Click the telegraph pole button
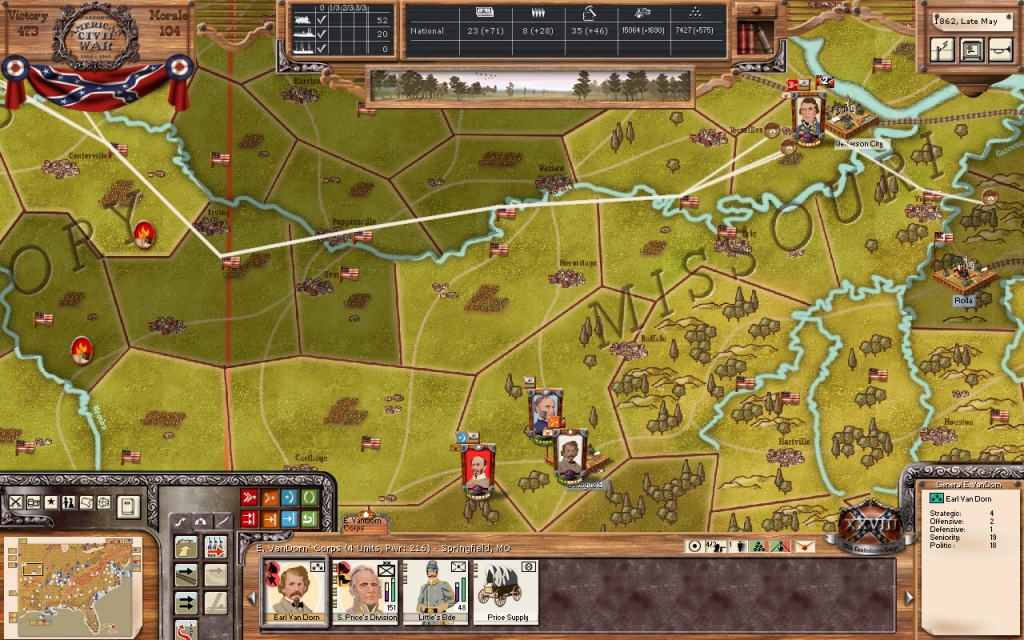 [942, 49]
